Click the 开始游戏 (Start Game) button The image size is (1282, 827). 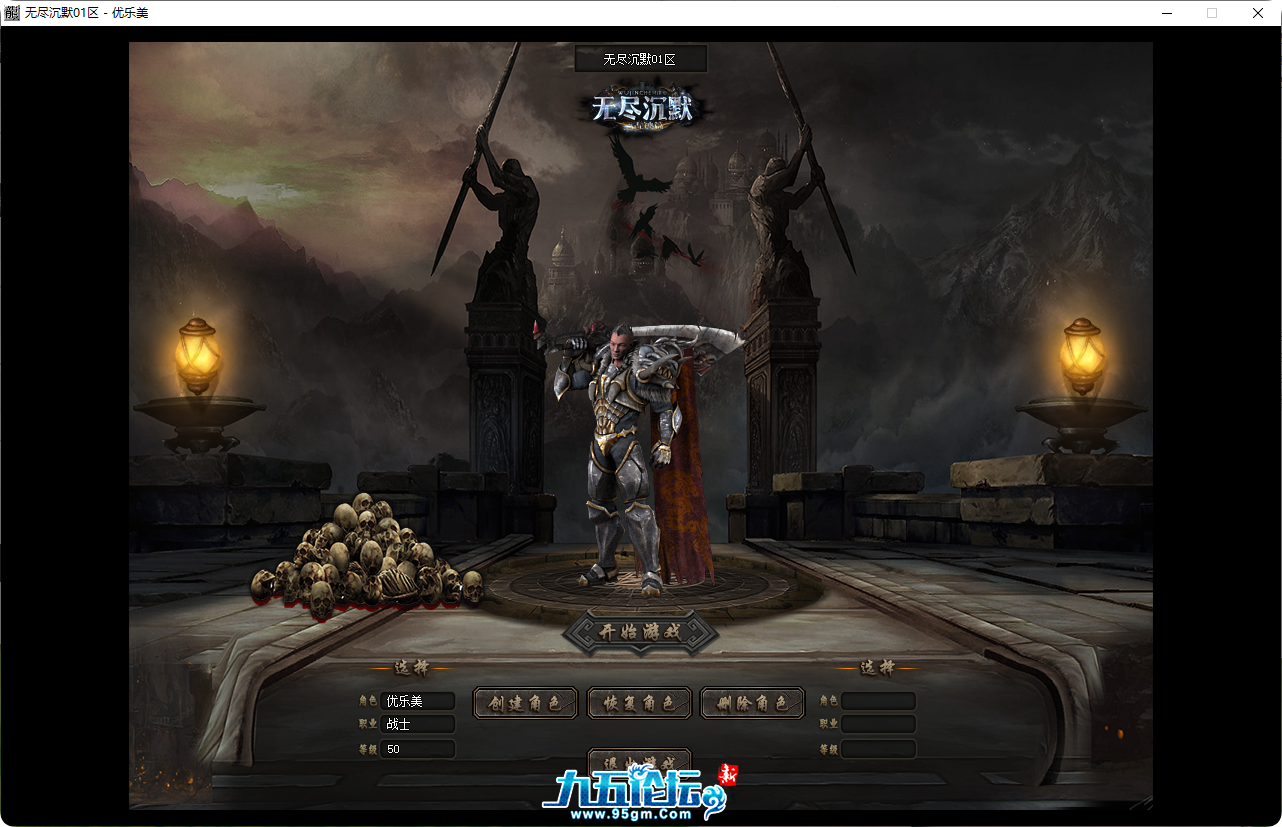637,629
